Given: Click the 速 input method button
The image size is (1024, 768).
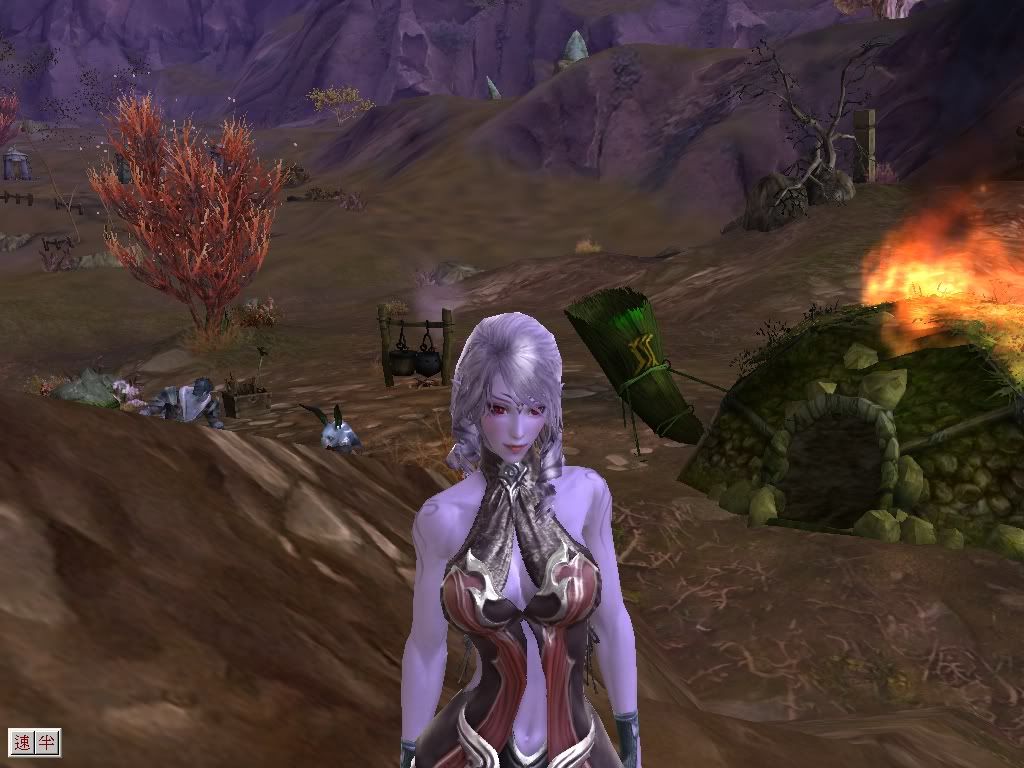Looking at the screenshot, I should coord(22,742).
